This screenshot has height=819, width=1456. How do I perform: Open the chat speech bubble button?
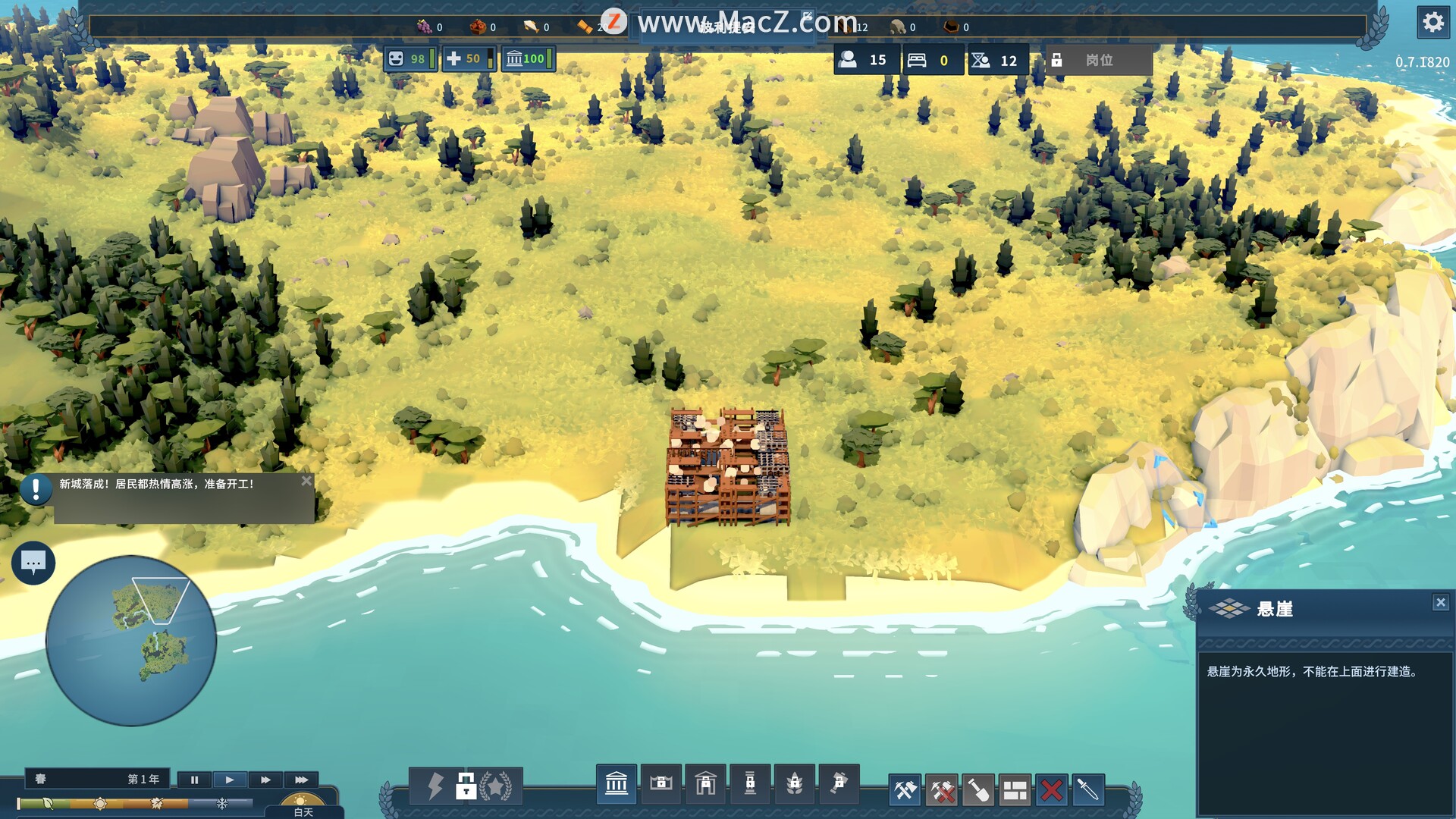click(x=33, y=563)
